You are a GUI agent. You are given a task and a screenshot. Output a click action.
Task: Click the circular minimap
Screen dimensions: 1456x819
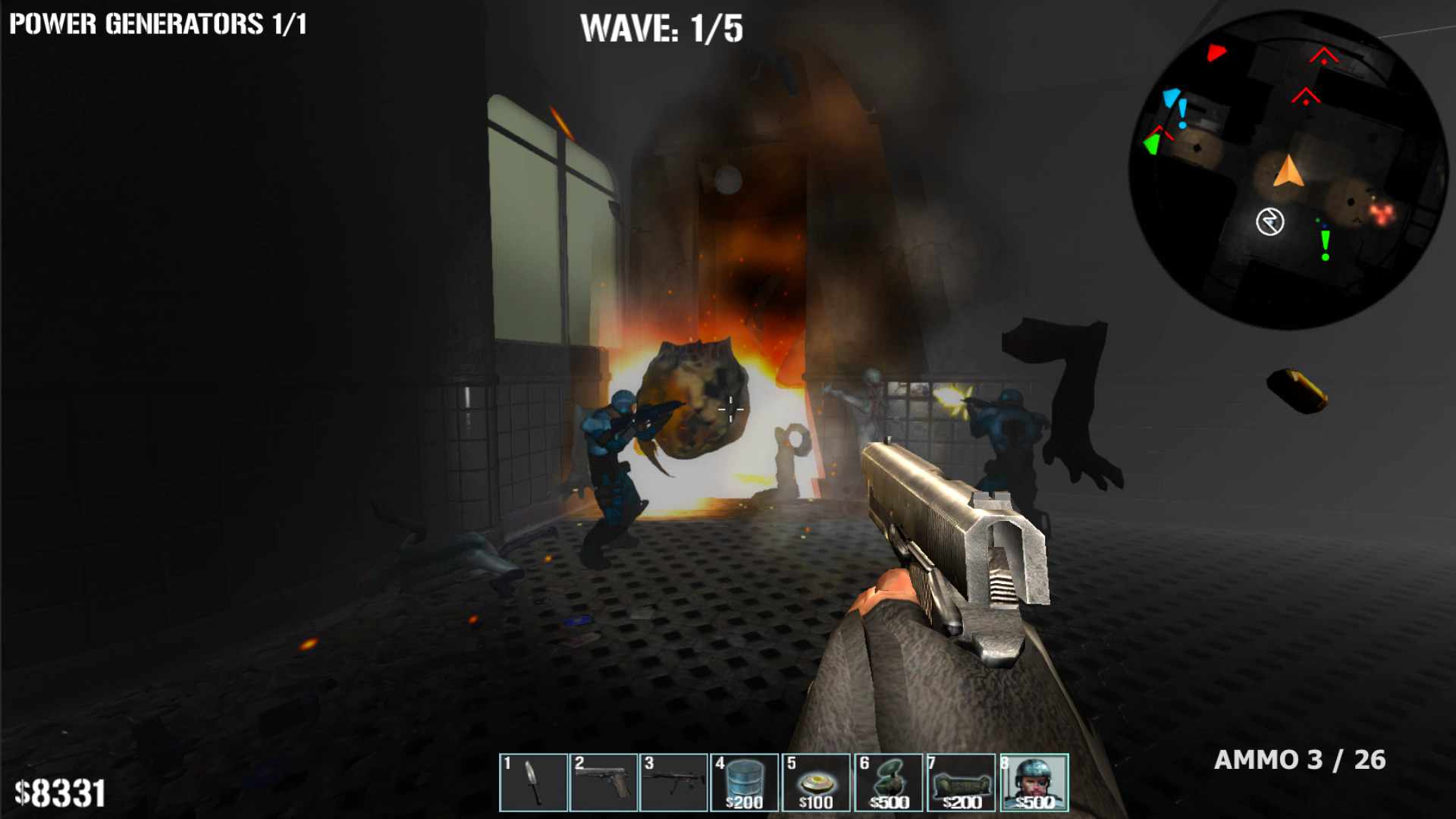[1288, 169]
